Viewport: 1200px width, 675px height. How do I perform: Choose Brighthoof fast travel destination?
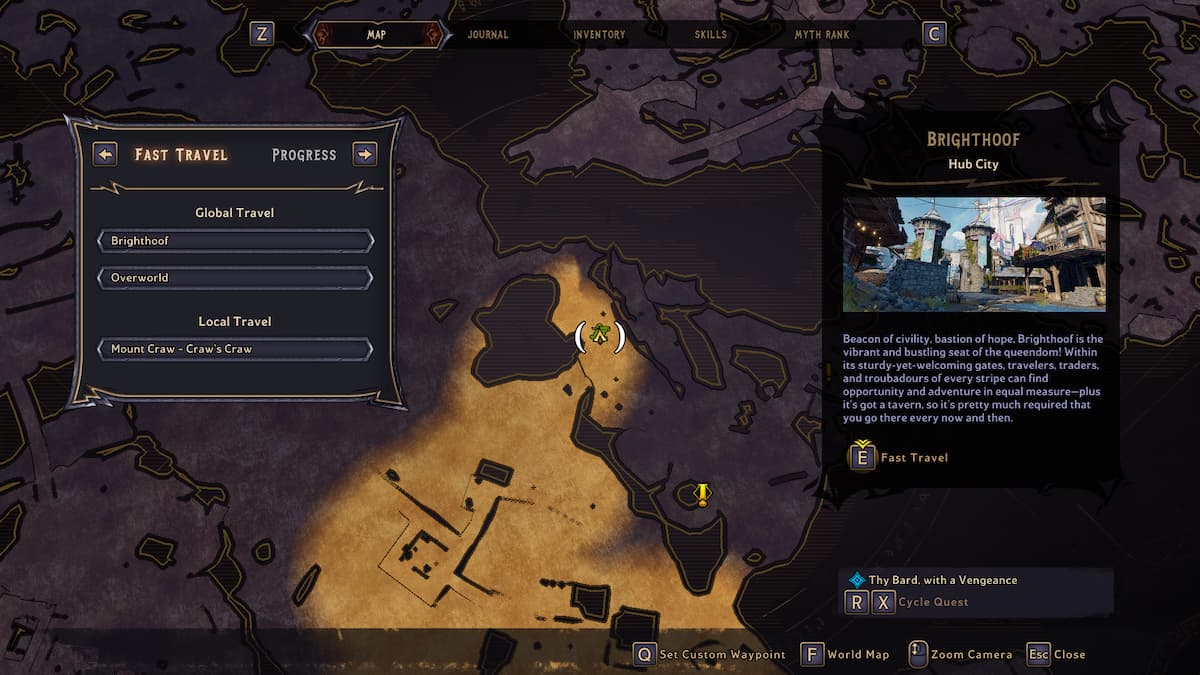[x=235, y=241]
